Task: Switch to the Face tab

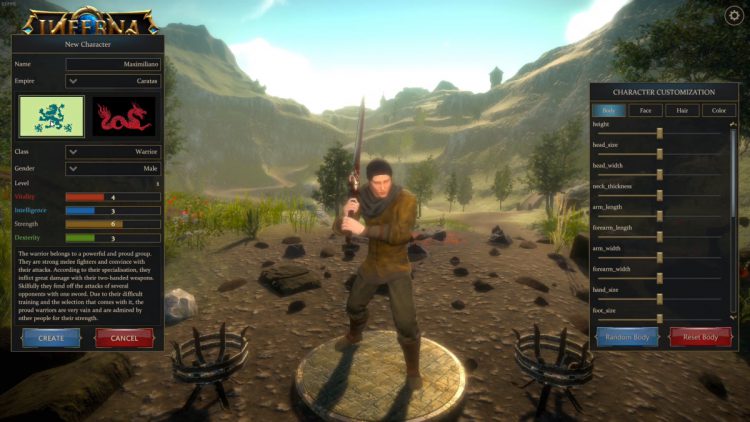Action: point(645,111)
